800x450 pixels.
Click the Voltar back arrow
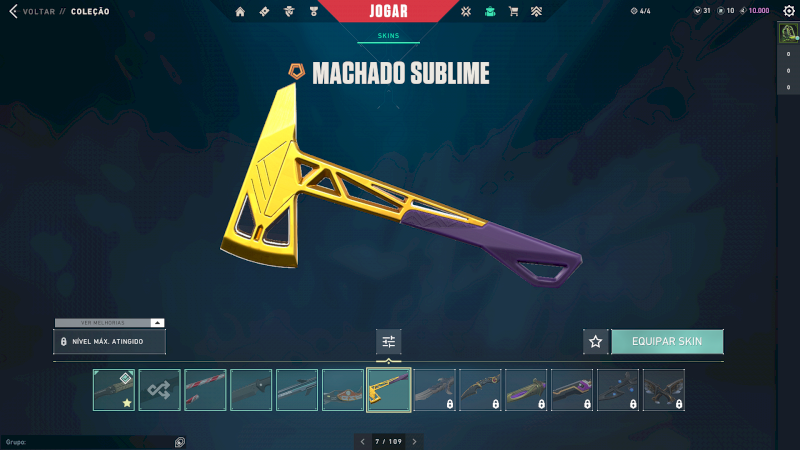pyautogui.click(x=12, y=11)
